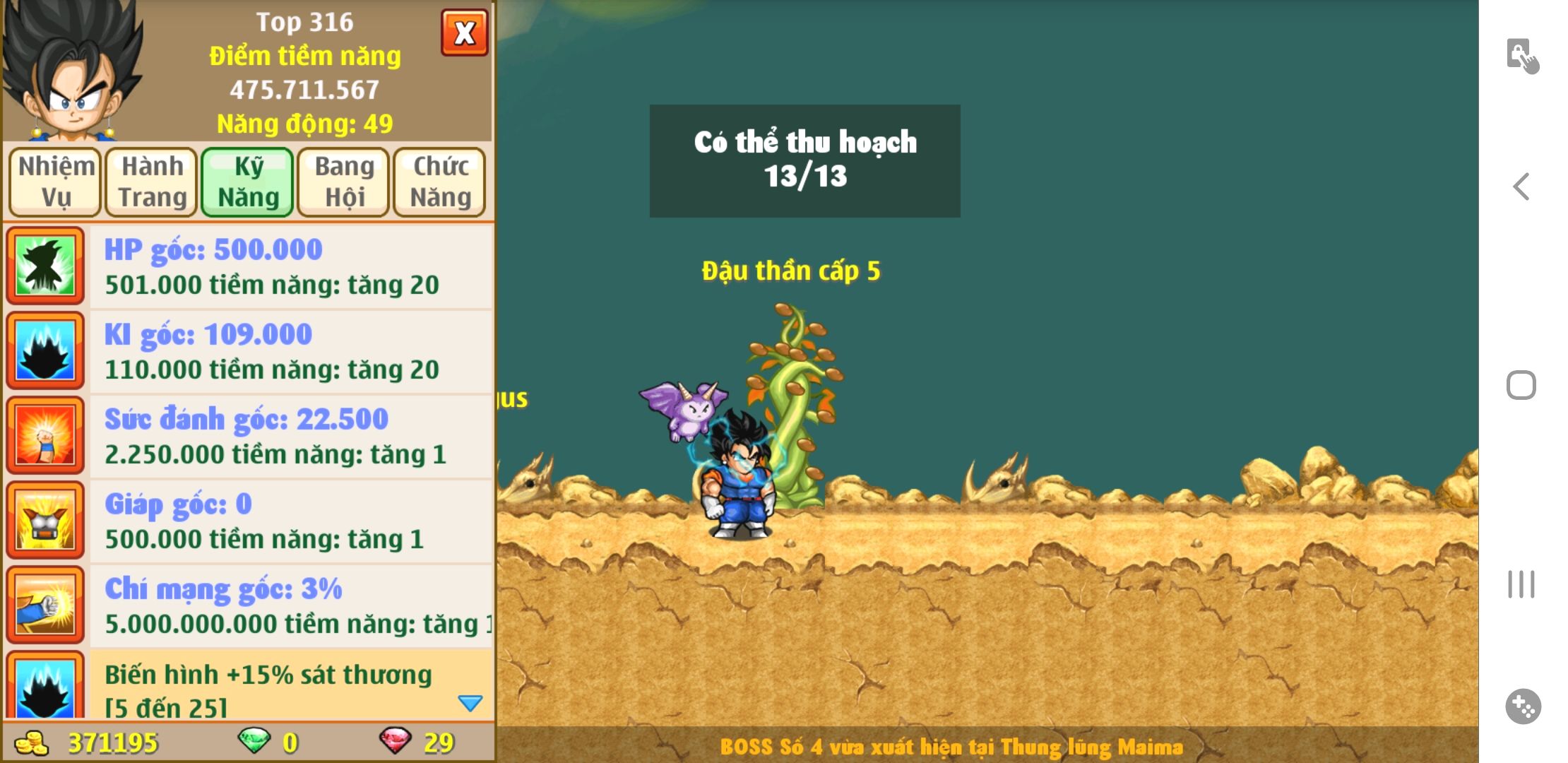Select the Kỹ Năng tab
This screenshot has height=763, width=1568.
pyautogui.click(x=248, y=182)
